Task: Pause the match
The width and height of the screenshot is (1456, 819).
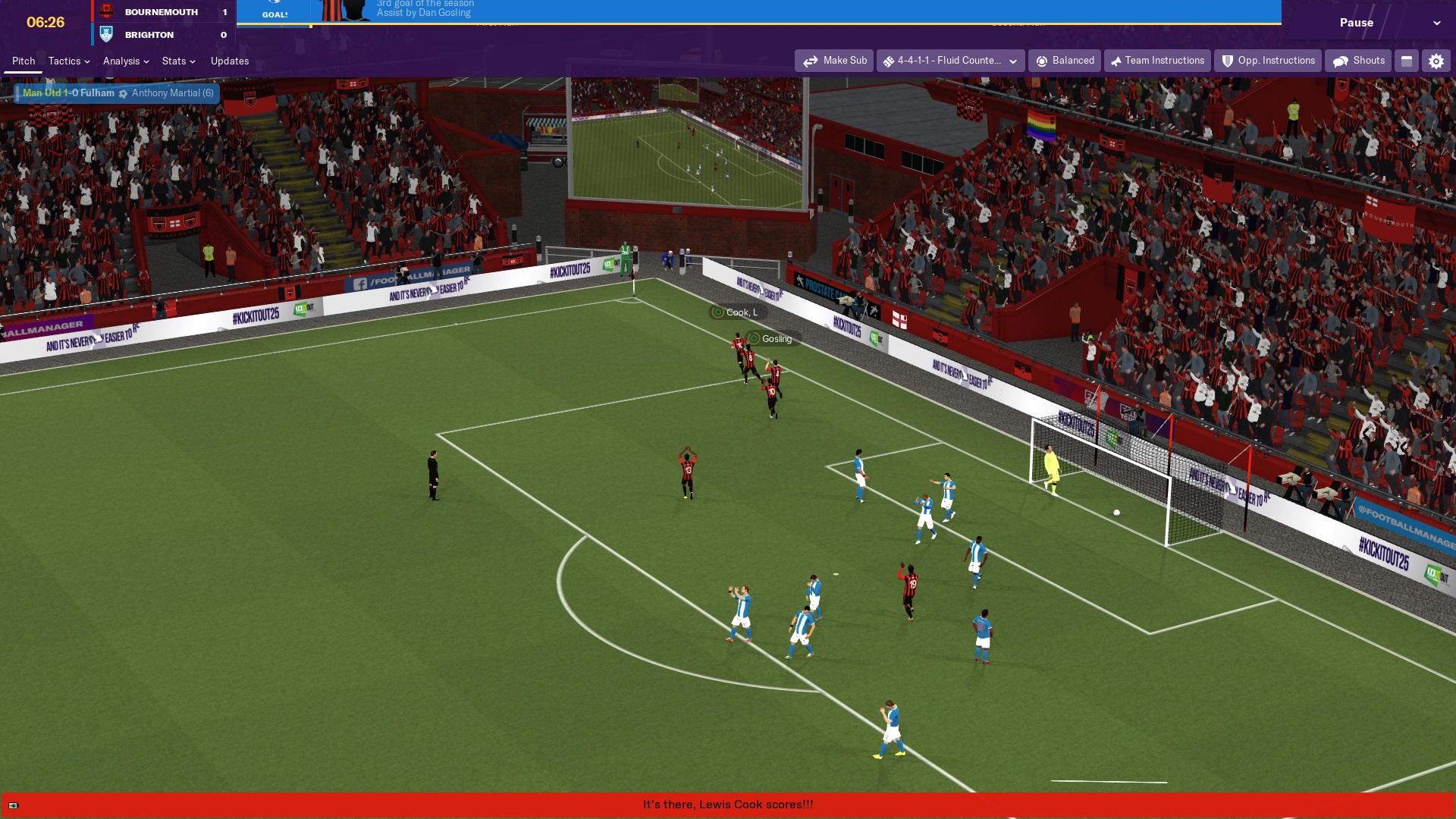Action: [x=1356, y=23]
